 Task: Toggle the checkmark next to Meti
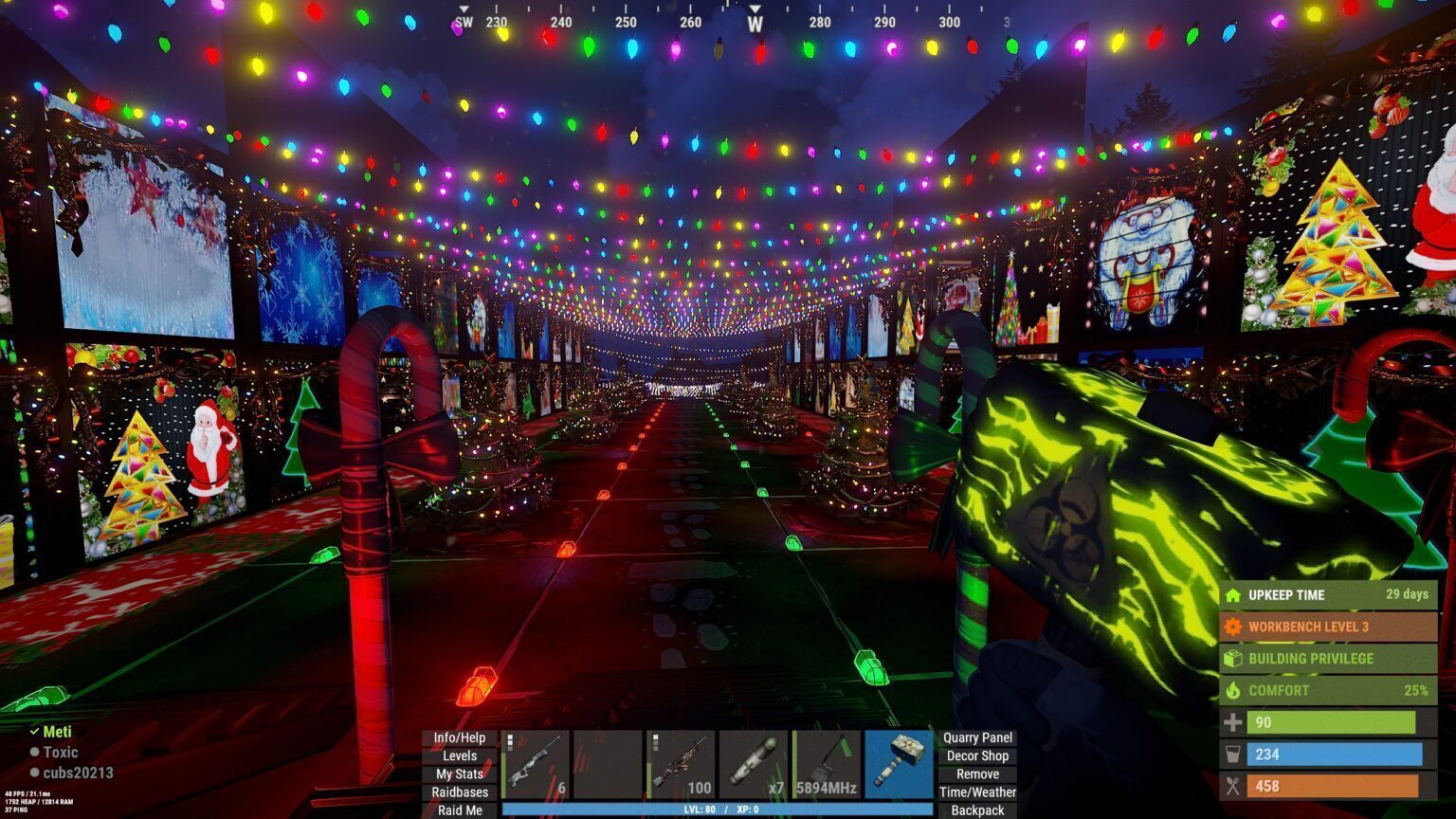click(36, 732)
